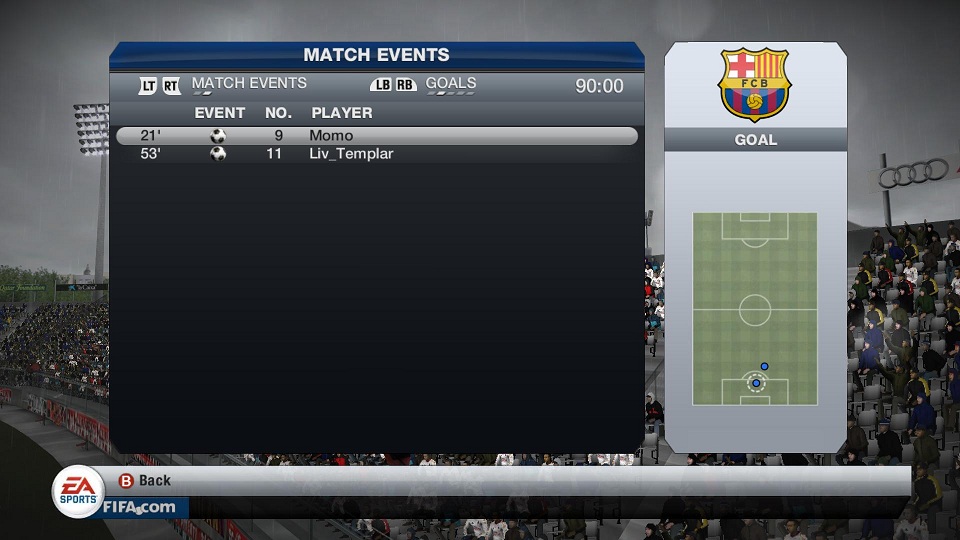The image size is (960, 540).
Task: Open the FIFA.com link
Action: click(140, 507)
